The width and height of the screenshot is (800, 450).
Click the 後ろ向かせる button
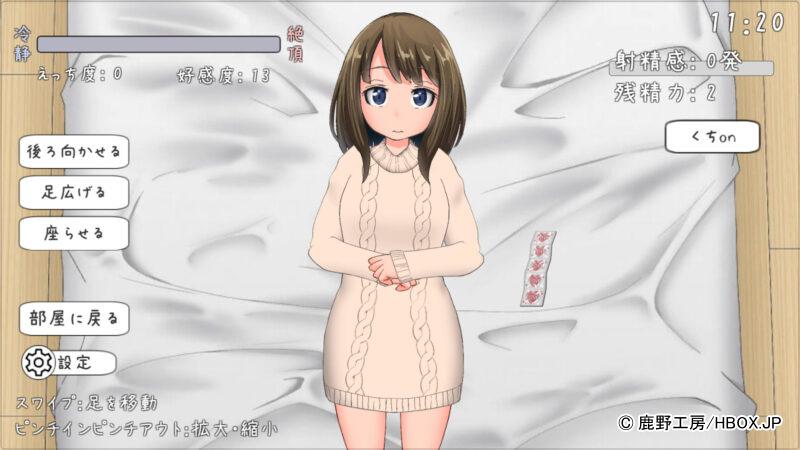tap(74, 152)
